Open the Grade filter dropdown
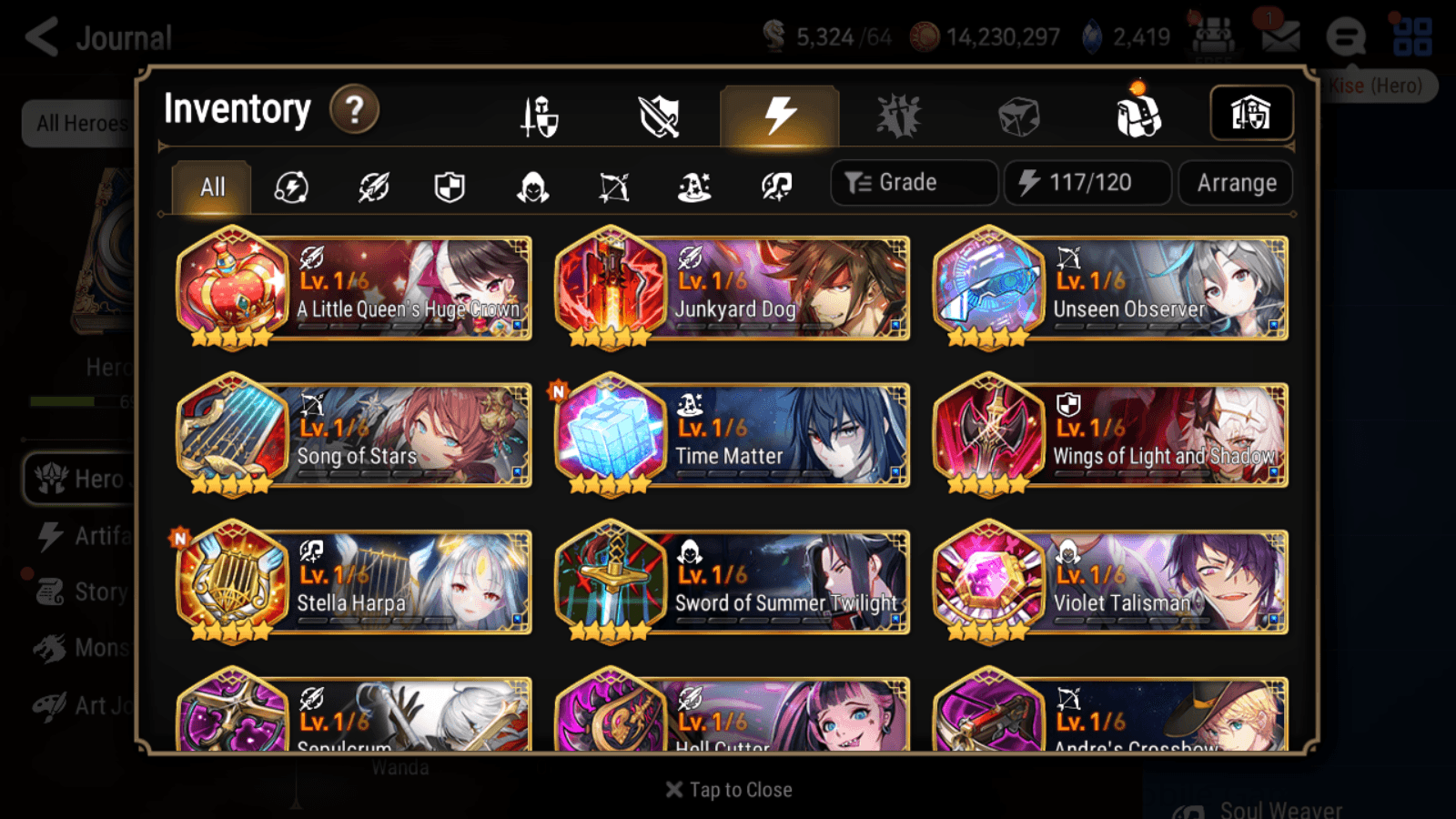Image resolution: width=1456 pixels, height=819 pixels. click(913, 182)
